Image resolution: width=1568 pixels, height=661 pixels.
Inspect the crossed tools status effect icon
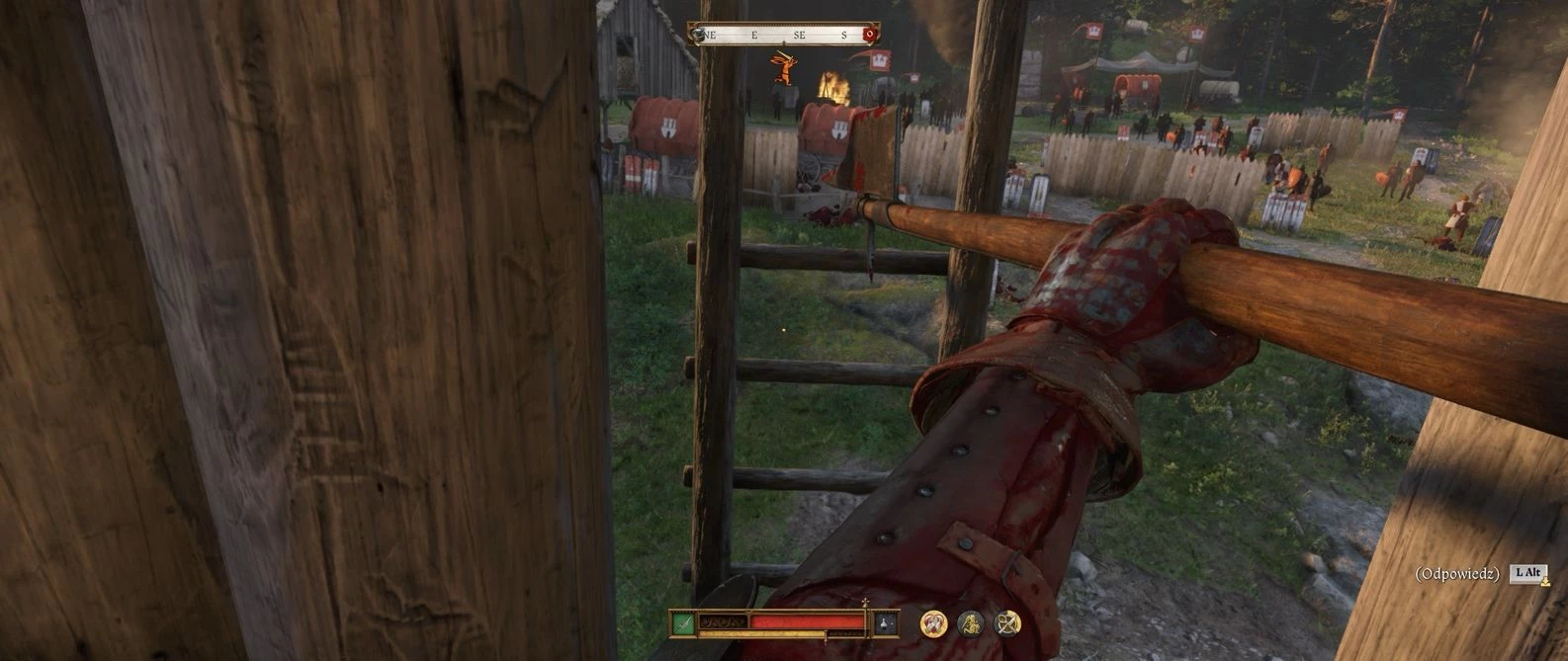point(1007,623)
